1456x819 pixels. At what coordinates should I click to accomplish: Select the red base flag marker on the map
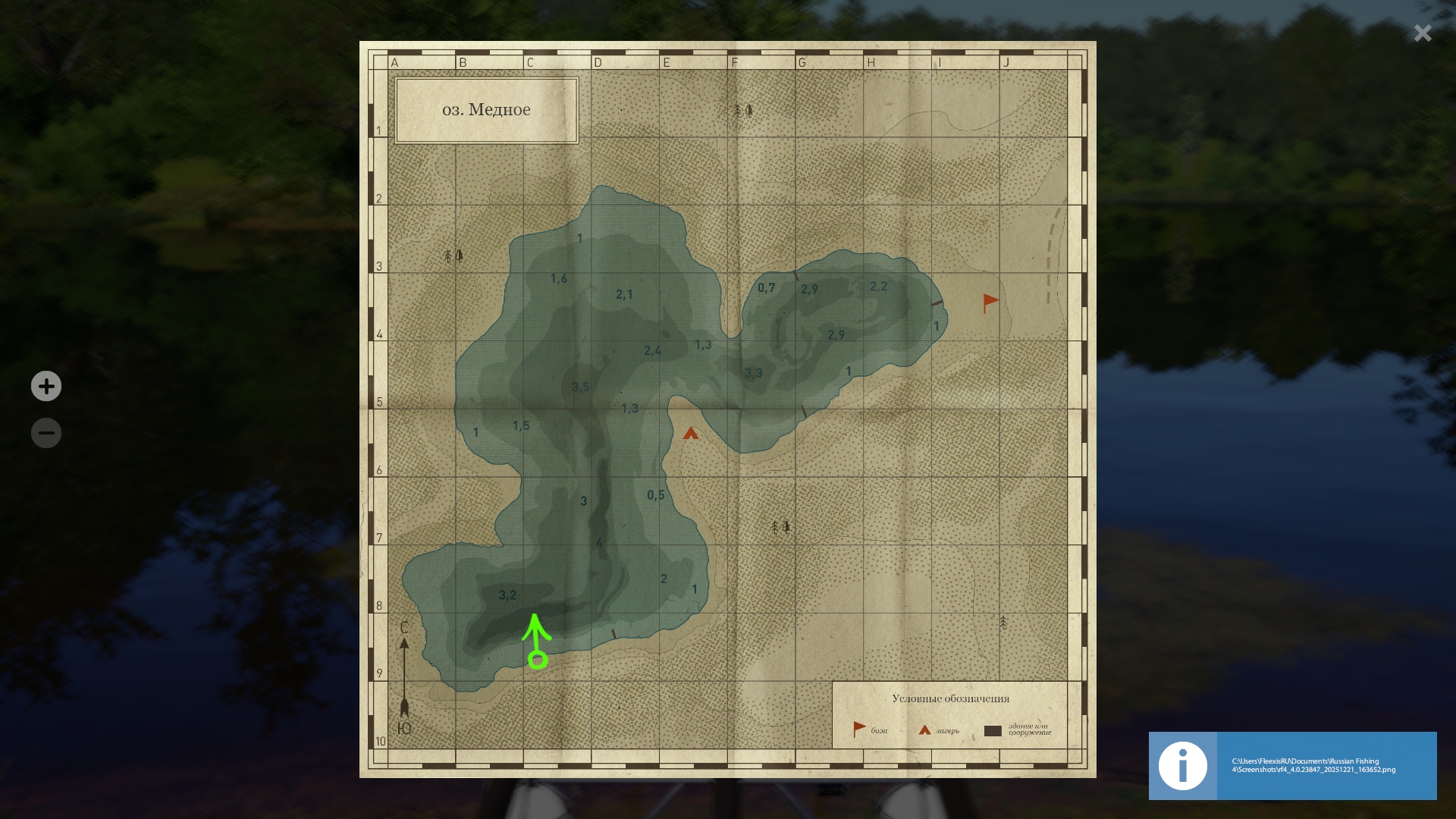click(x=990, y=303)
